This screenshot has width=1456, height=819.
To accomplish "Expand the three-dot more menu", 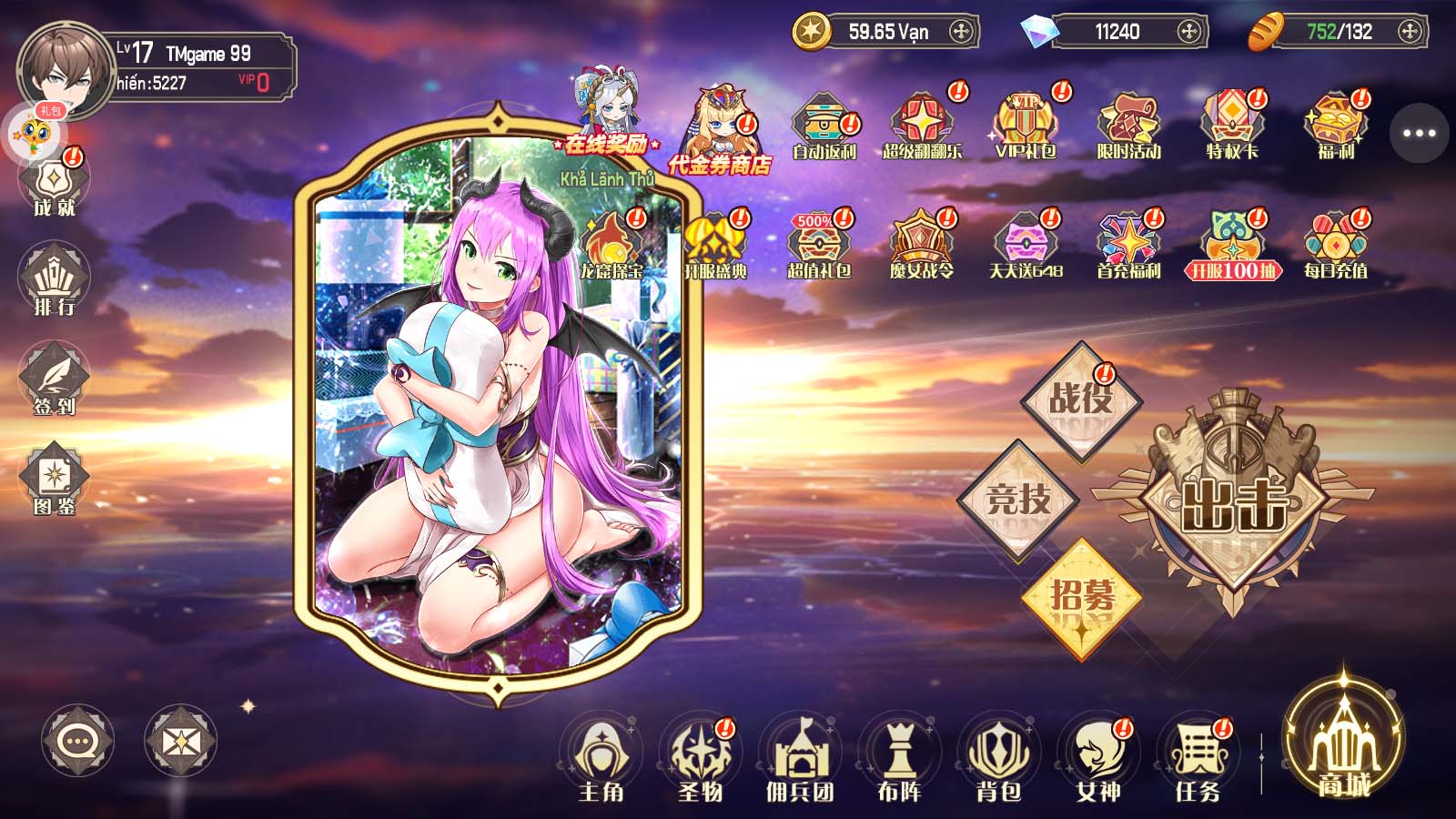I will pos(1419,133).
